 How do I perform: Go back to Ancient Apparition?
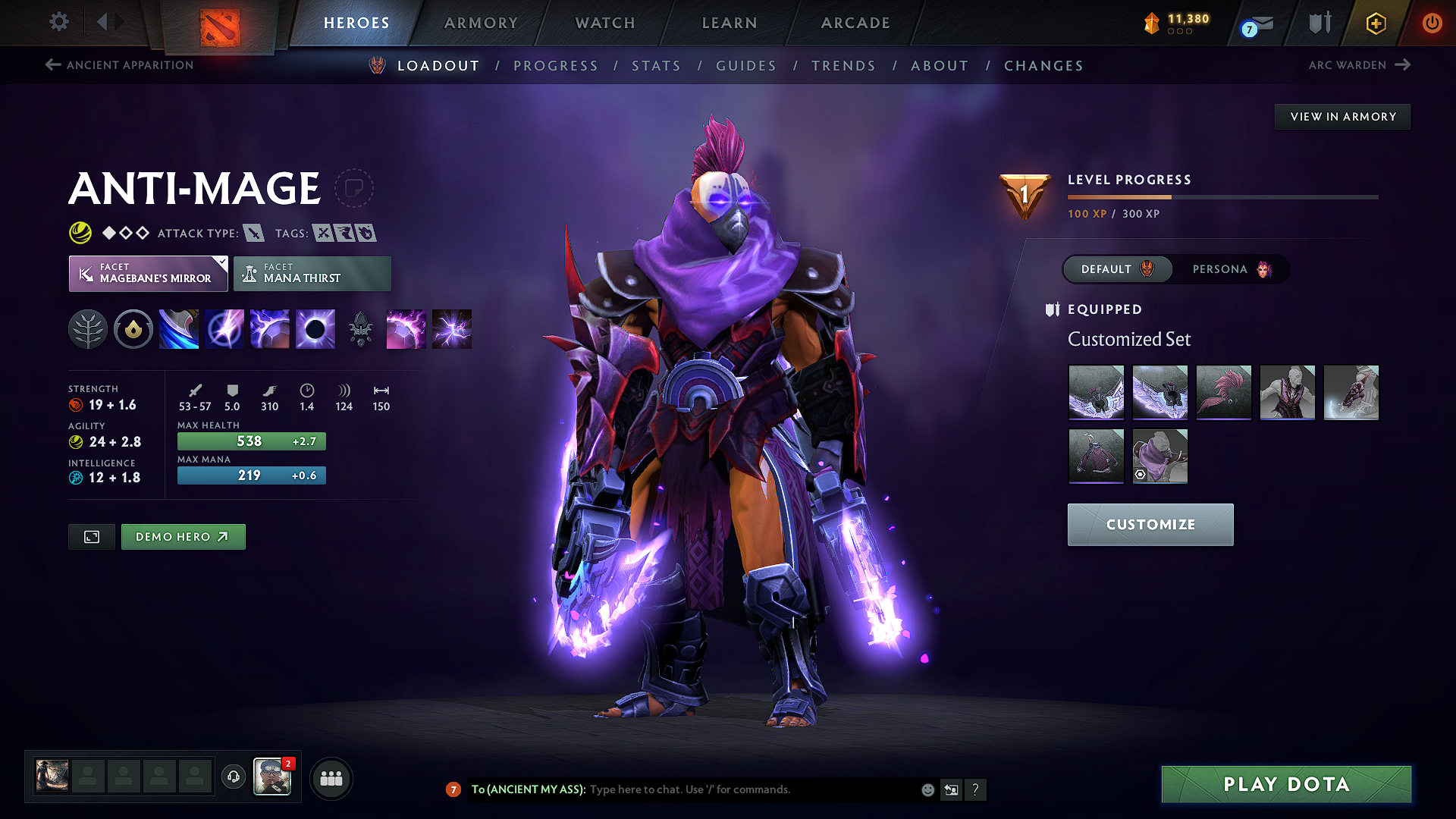120,65
